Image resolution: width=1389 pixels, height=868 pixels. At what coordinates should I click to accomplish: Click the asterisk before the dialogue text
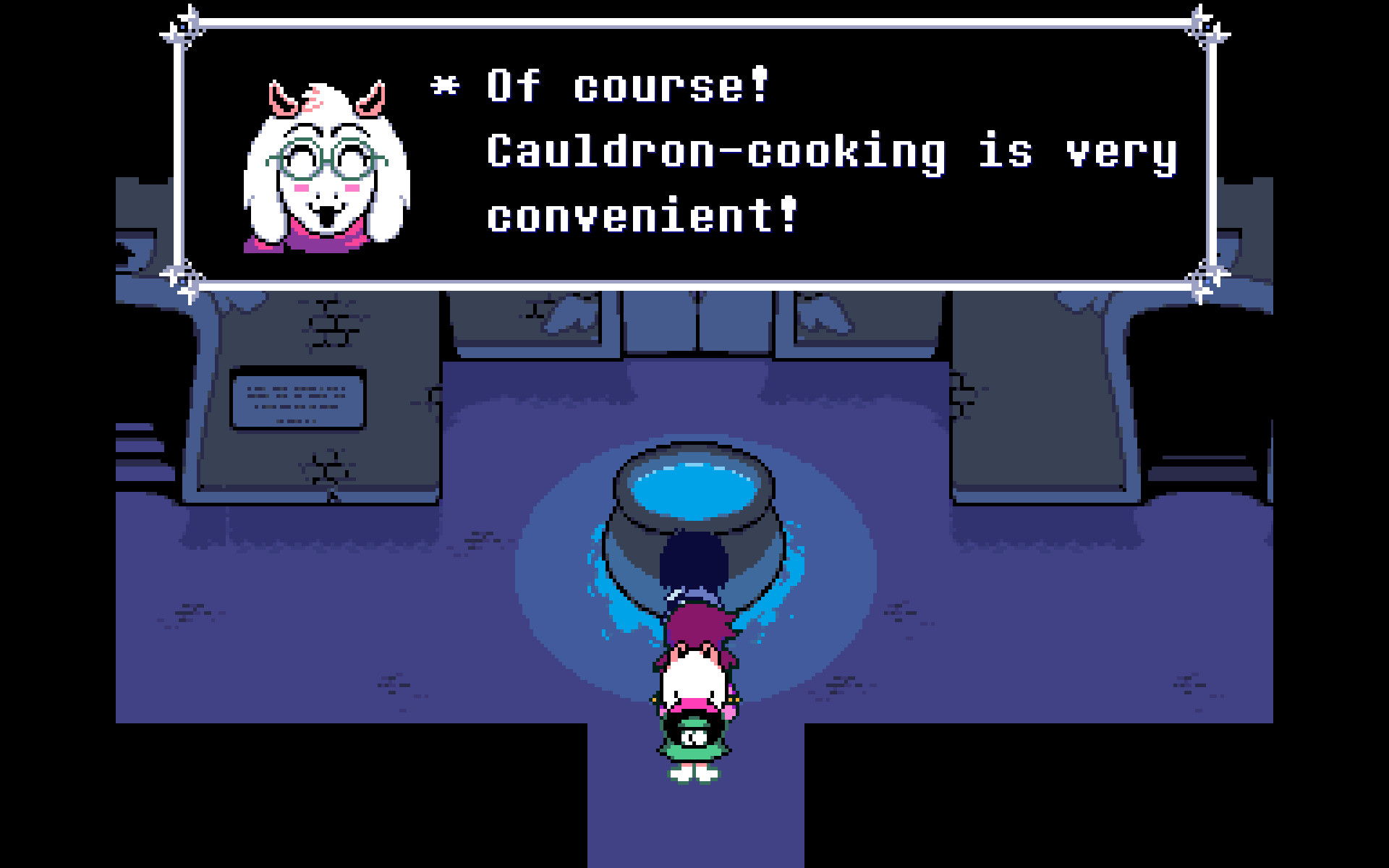click(443, 87)
